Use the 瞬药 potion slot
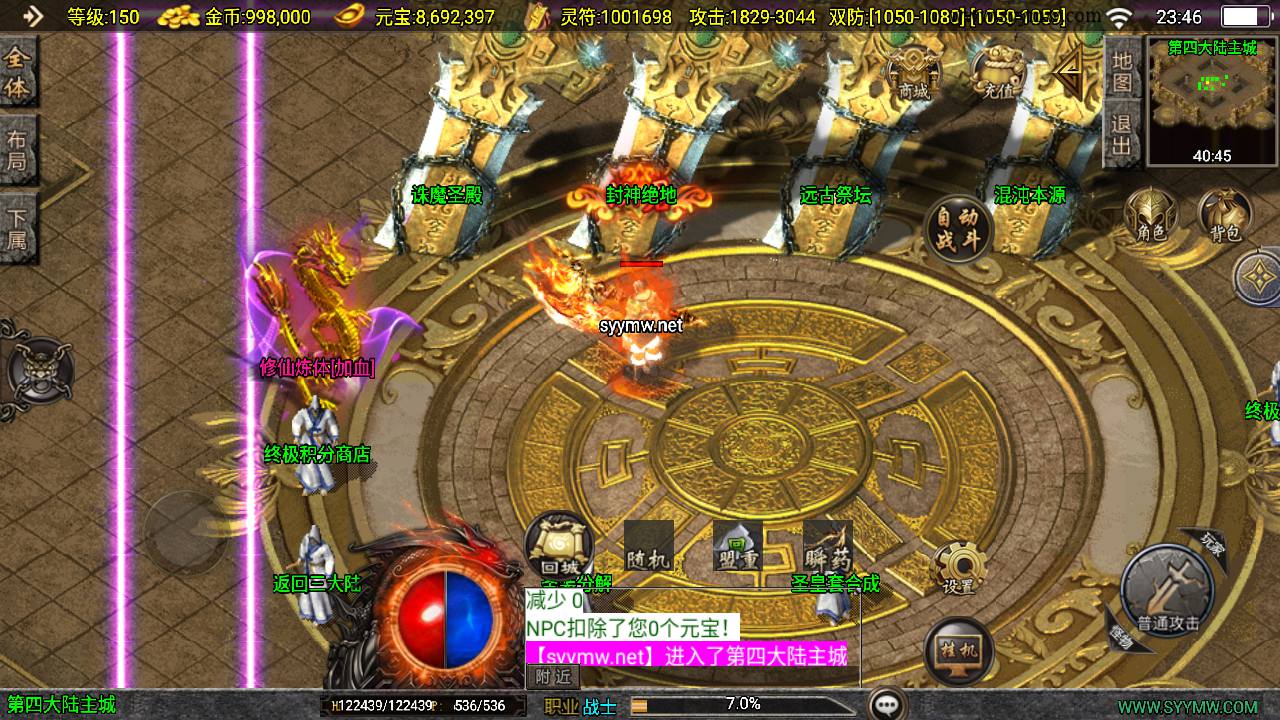The width and height of the screenshot is (1280, 720). pos(827,547)
